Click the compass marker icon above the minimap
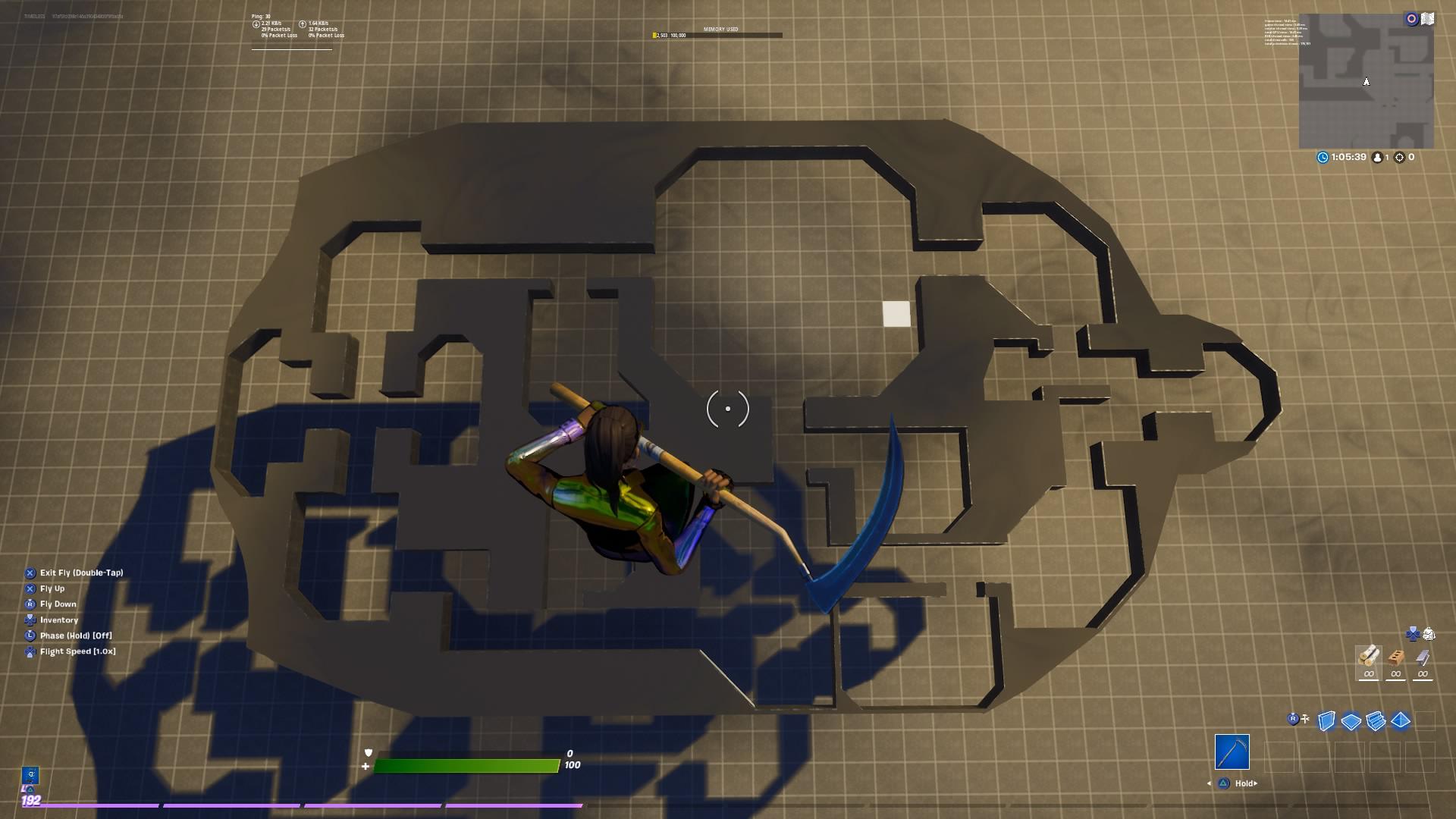Screen dimensions: 1456x819 [x=1411, y=18]
